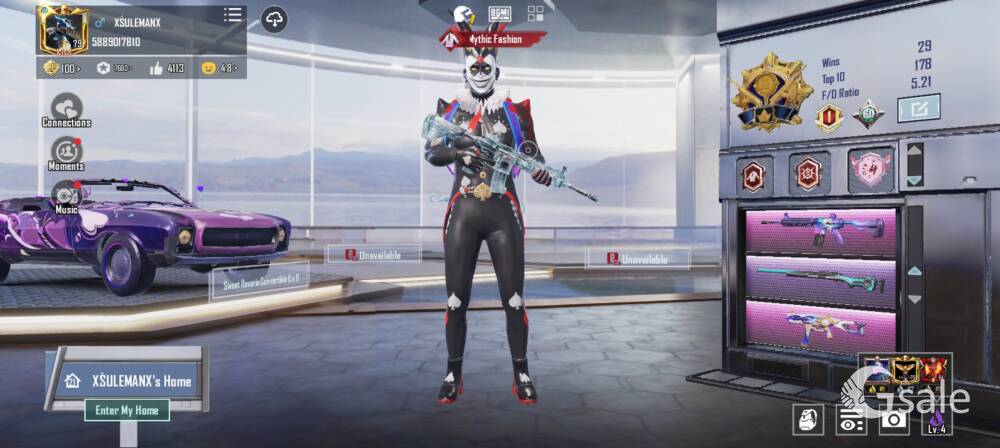Open the four-squares grid icon
The image size is (1000, 448).
pos(536,13)
